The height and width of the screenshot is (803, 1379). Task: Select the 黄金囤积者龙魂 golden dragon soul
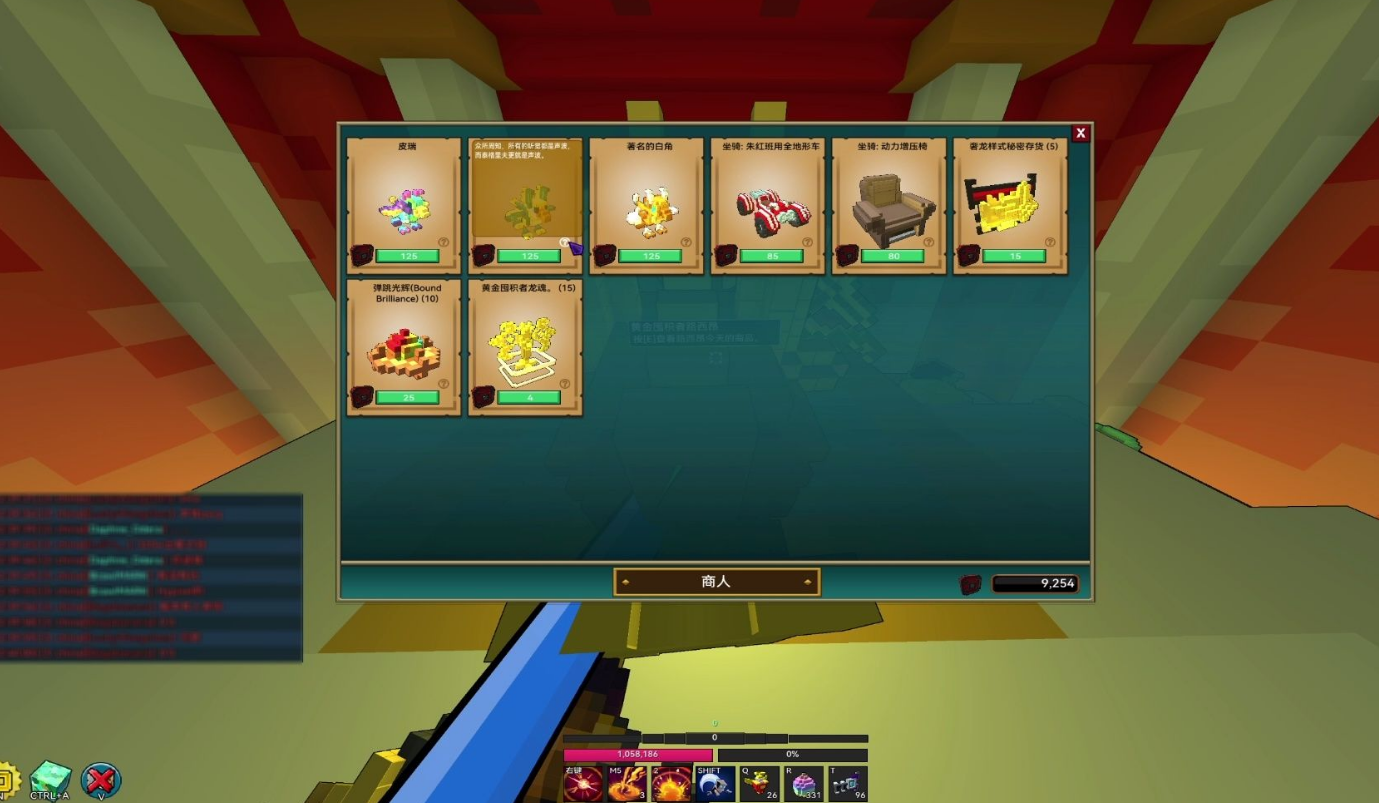pyautogui.click(x=525, y=347)
